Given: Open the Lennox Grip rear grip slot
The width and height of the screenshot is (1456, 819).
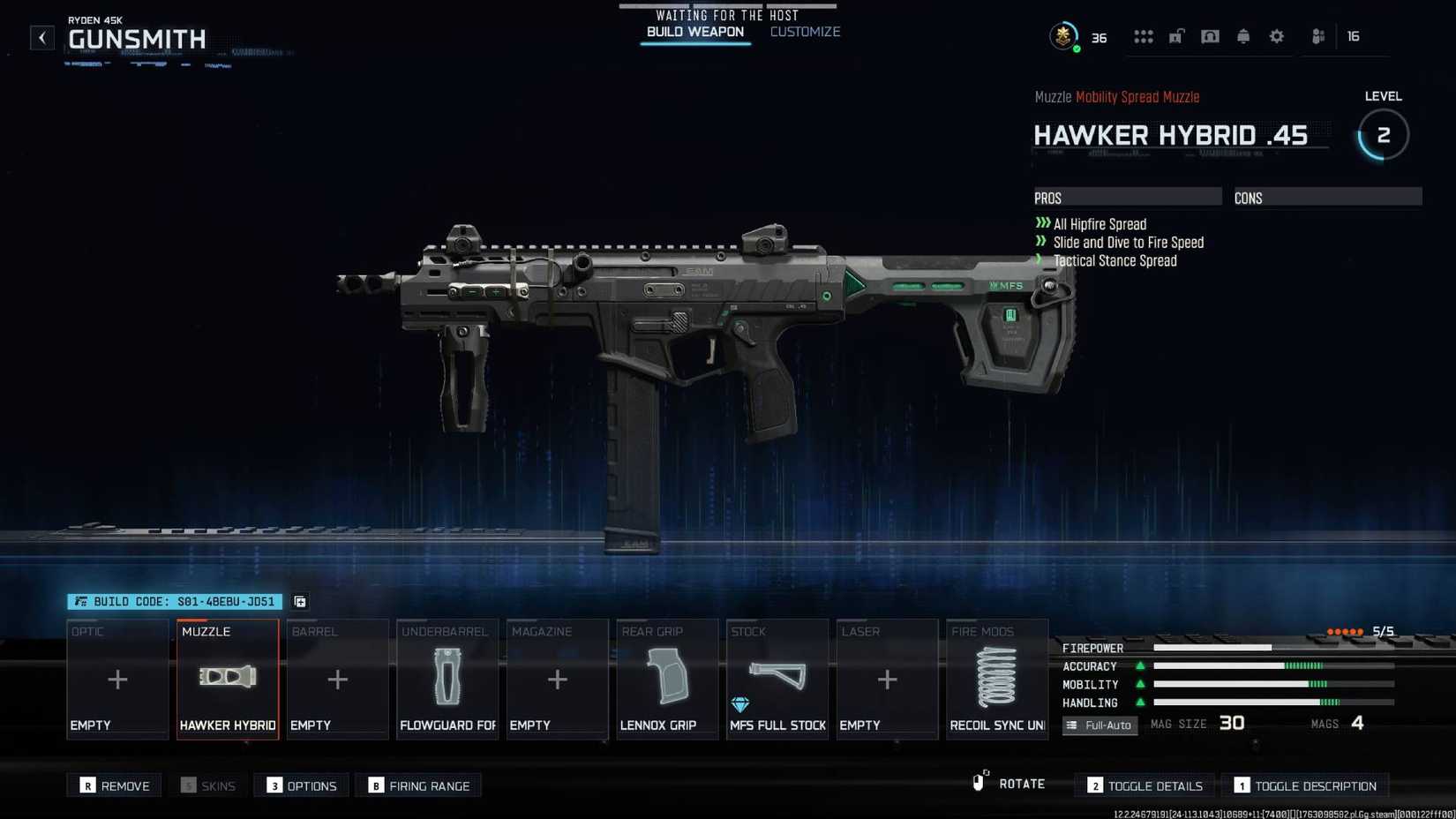Looking at the screenshot, I should 666,680.
